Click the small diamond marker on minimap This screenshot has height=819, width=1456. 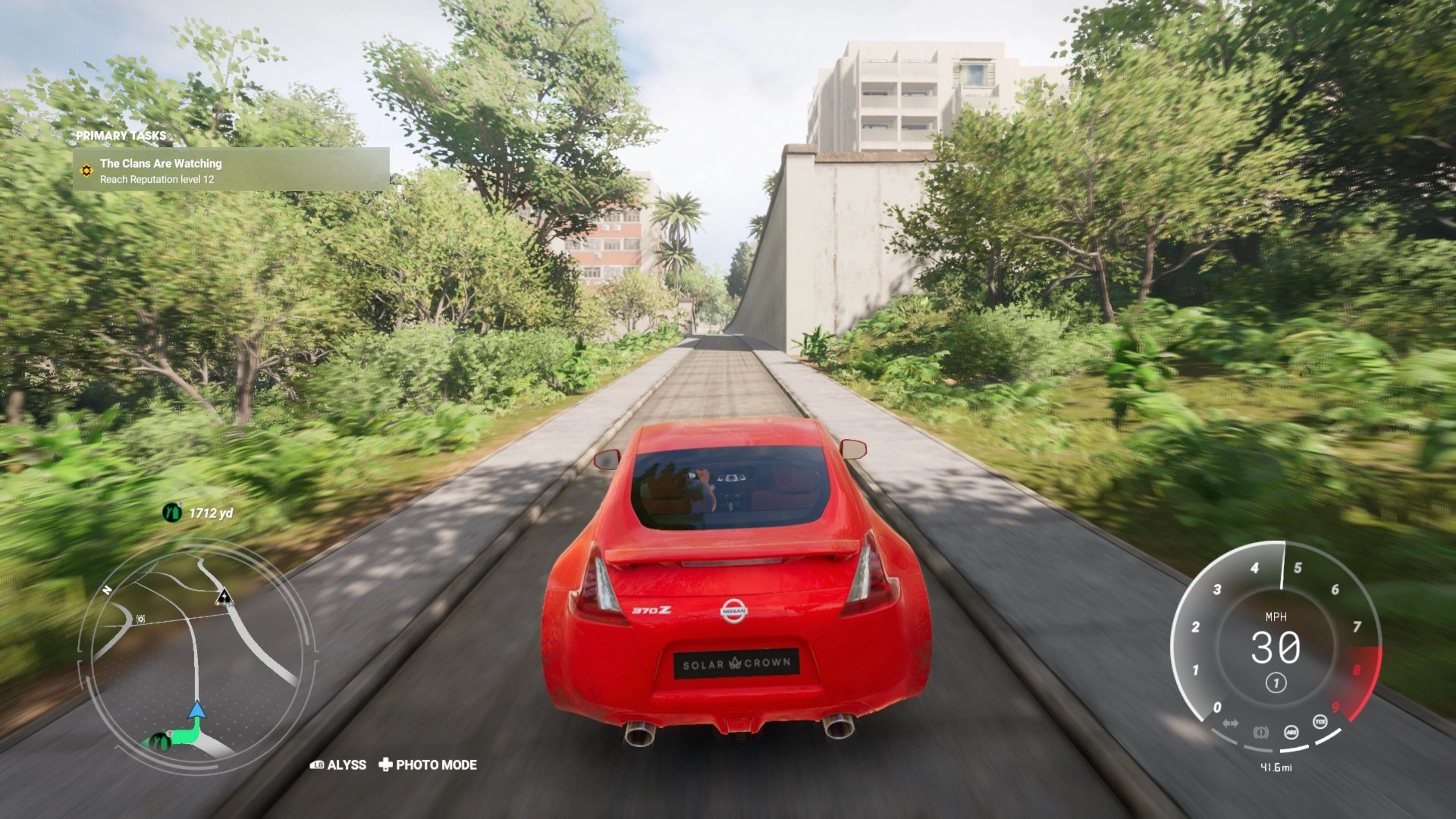click(x=140, y=620)
